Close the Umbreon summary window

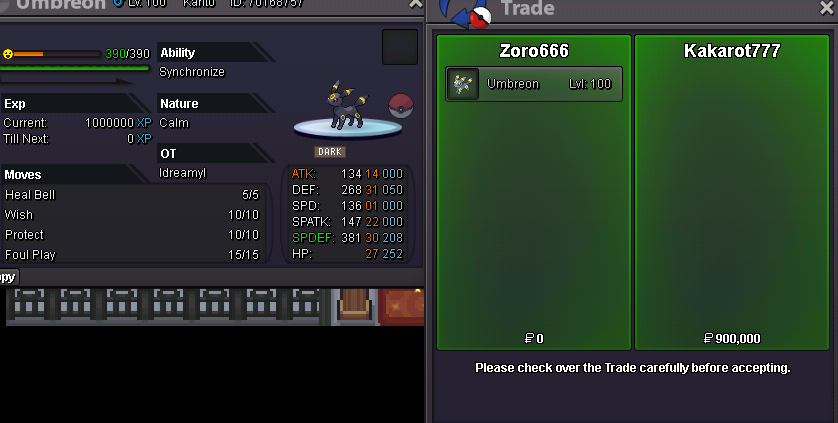click(x=415, y=4)
